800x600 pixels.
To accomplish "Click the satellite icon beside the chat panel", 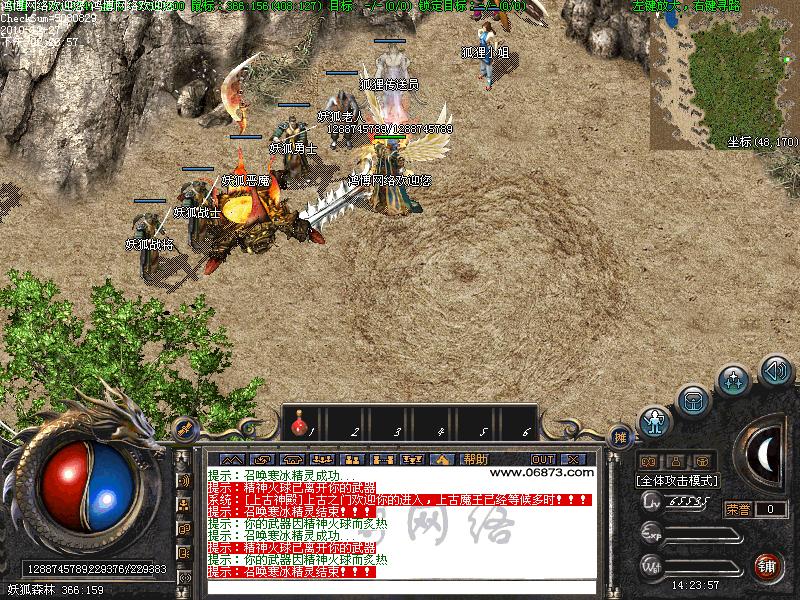I will pyautogui.click(x=184, y=429).
